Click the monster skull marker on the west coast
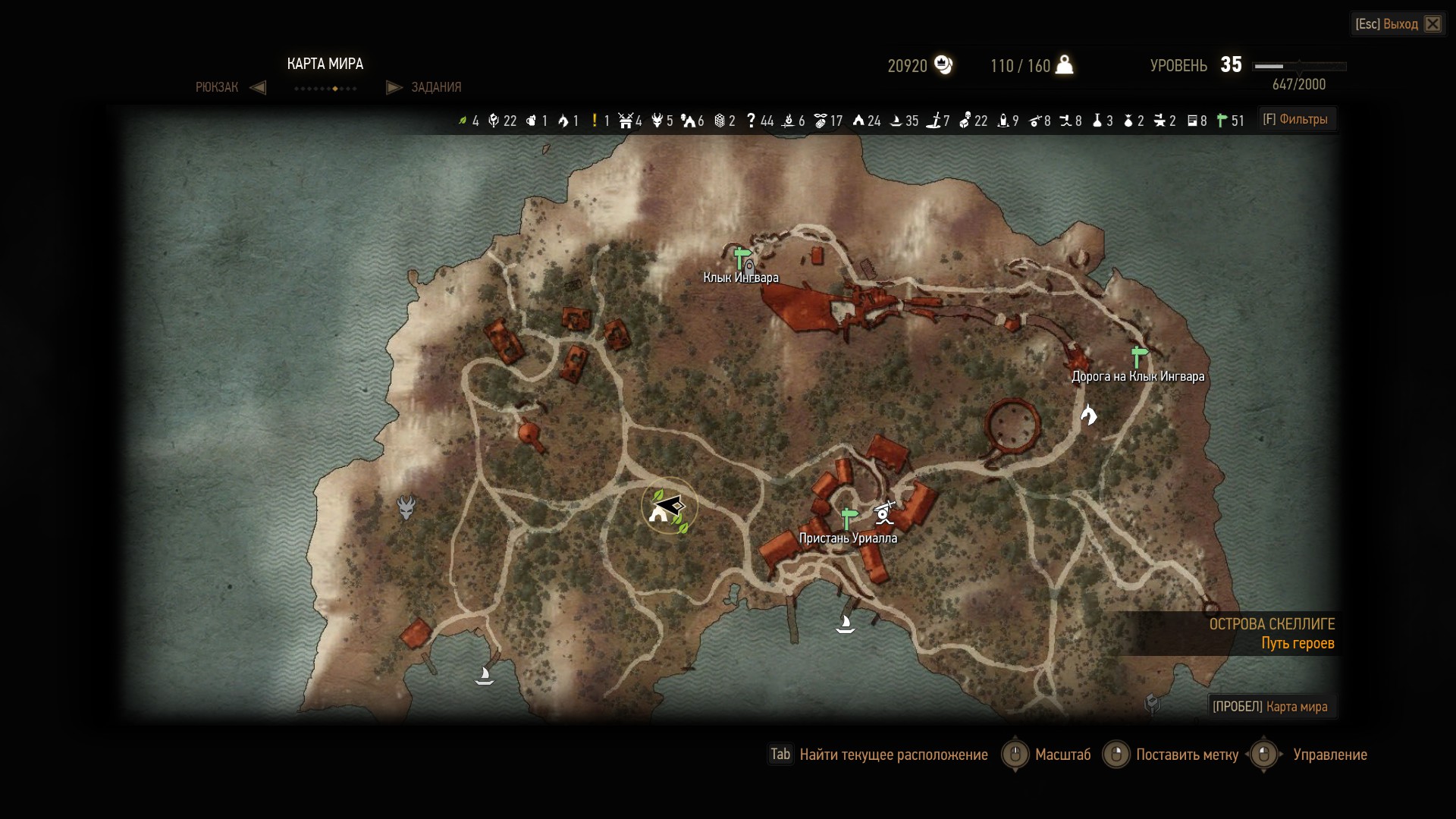 [x=406, y=507]
